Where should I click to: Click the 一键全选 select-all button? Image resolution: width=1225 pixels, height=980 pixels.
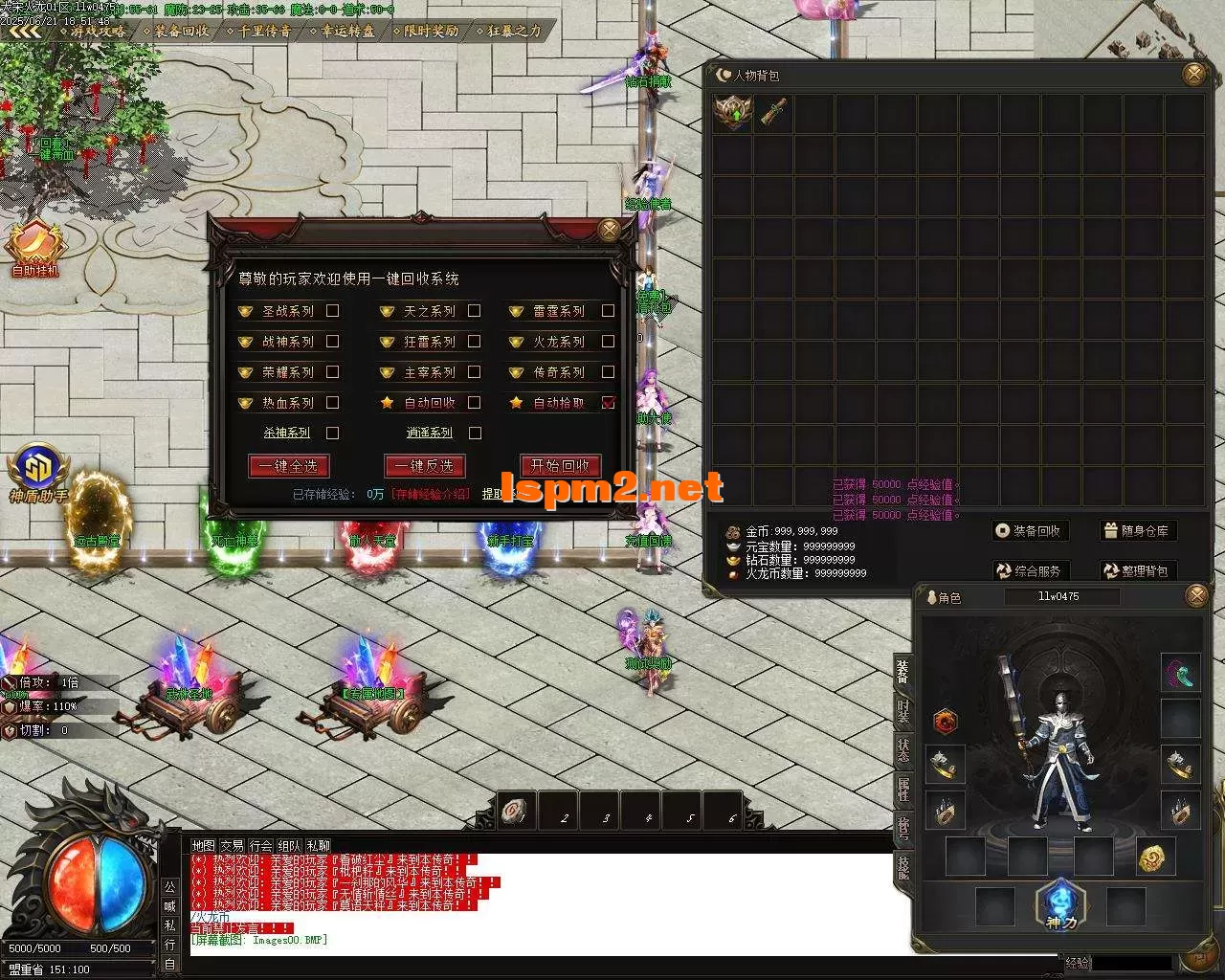[x=289, y=466]
